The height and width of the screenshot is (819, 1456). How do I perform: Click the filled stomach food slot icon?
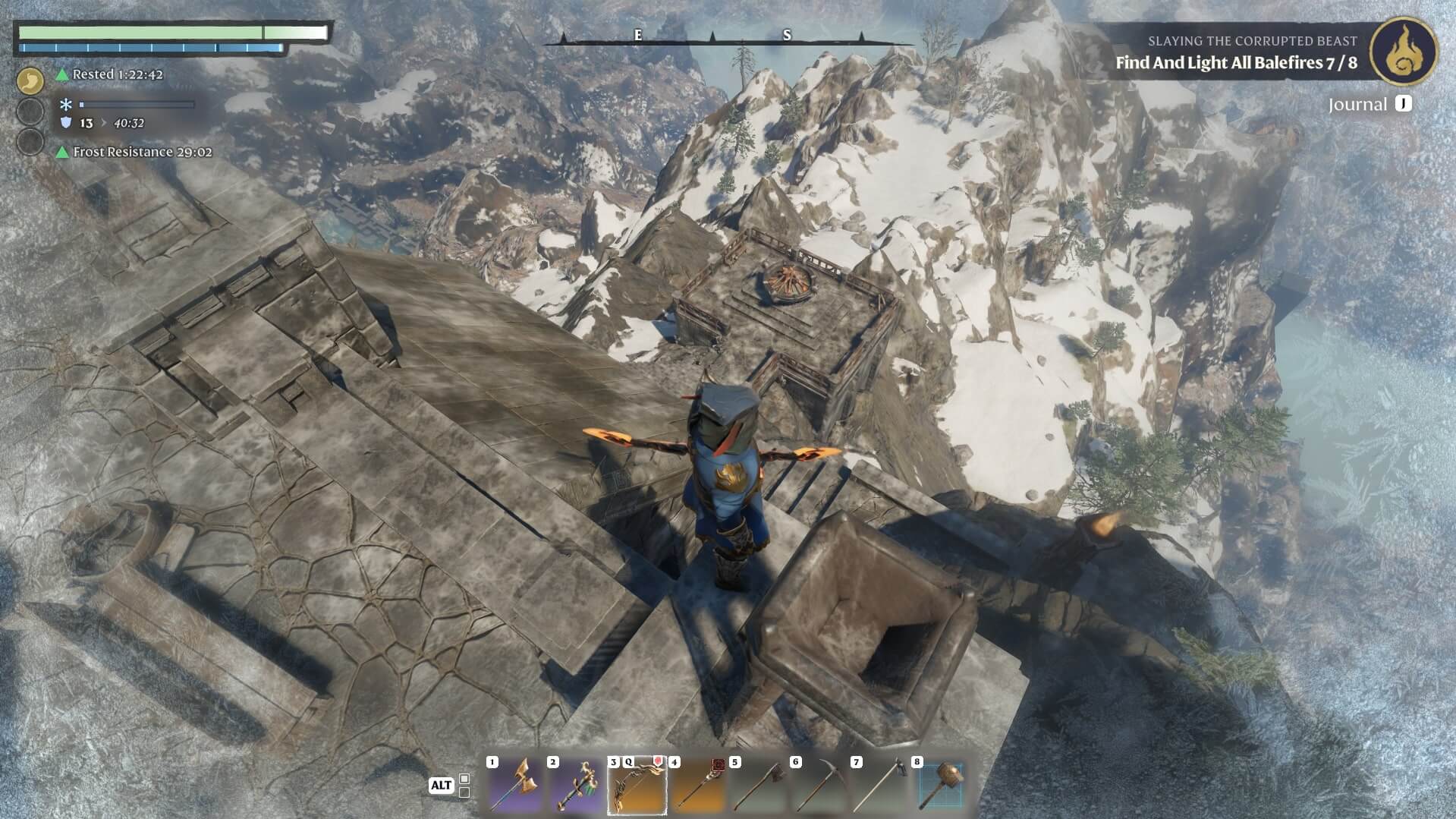click(x=30, y=80)
